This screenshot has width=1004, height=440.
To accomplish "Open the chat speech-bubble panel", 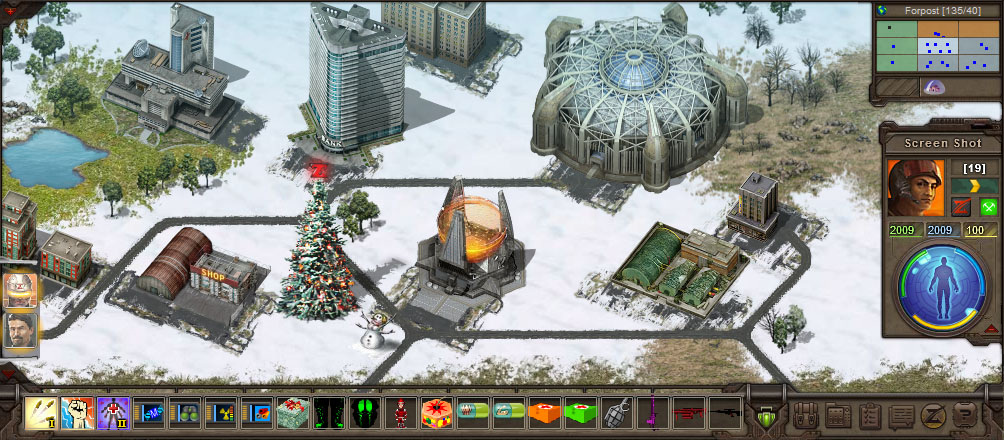I will [x=902, y=414].
